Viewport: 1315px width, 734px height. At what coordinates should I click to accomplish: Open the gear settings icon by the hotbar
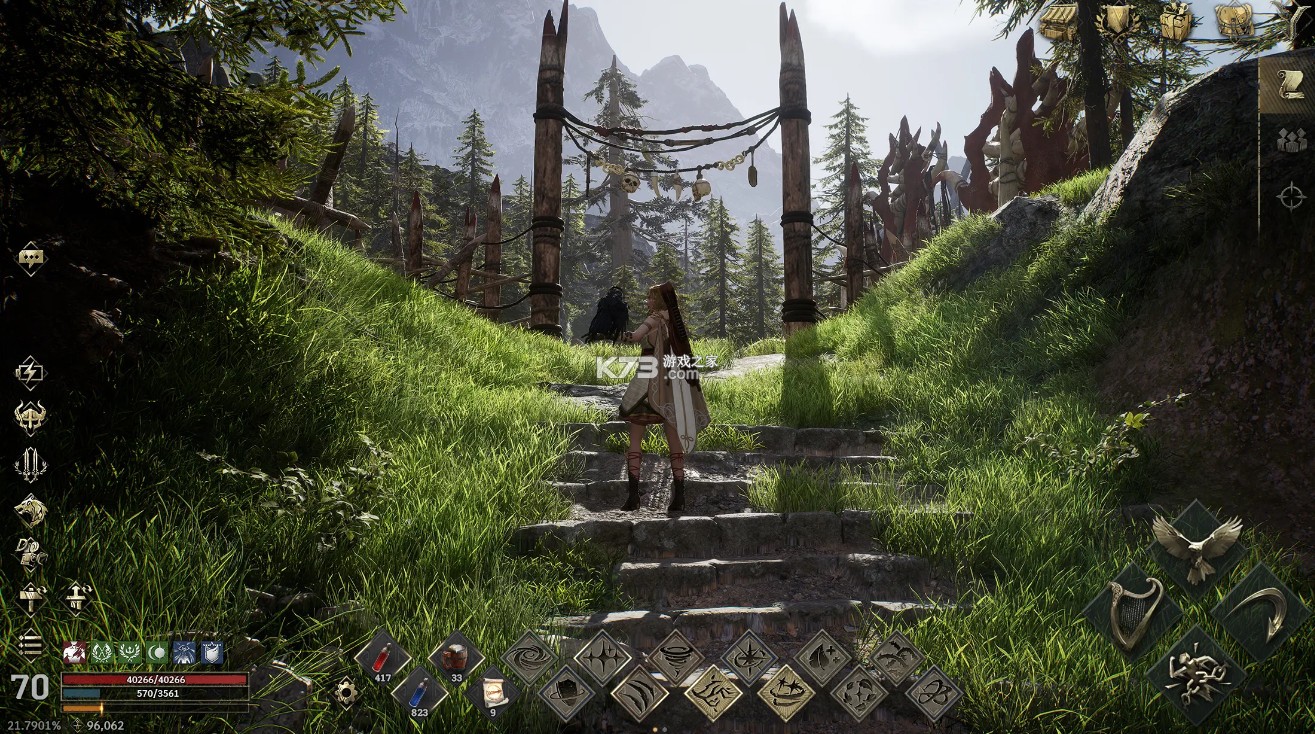pyautogui.click(x=347, y=691)
